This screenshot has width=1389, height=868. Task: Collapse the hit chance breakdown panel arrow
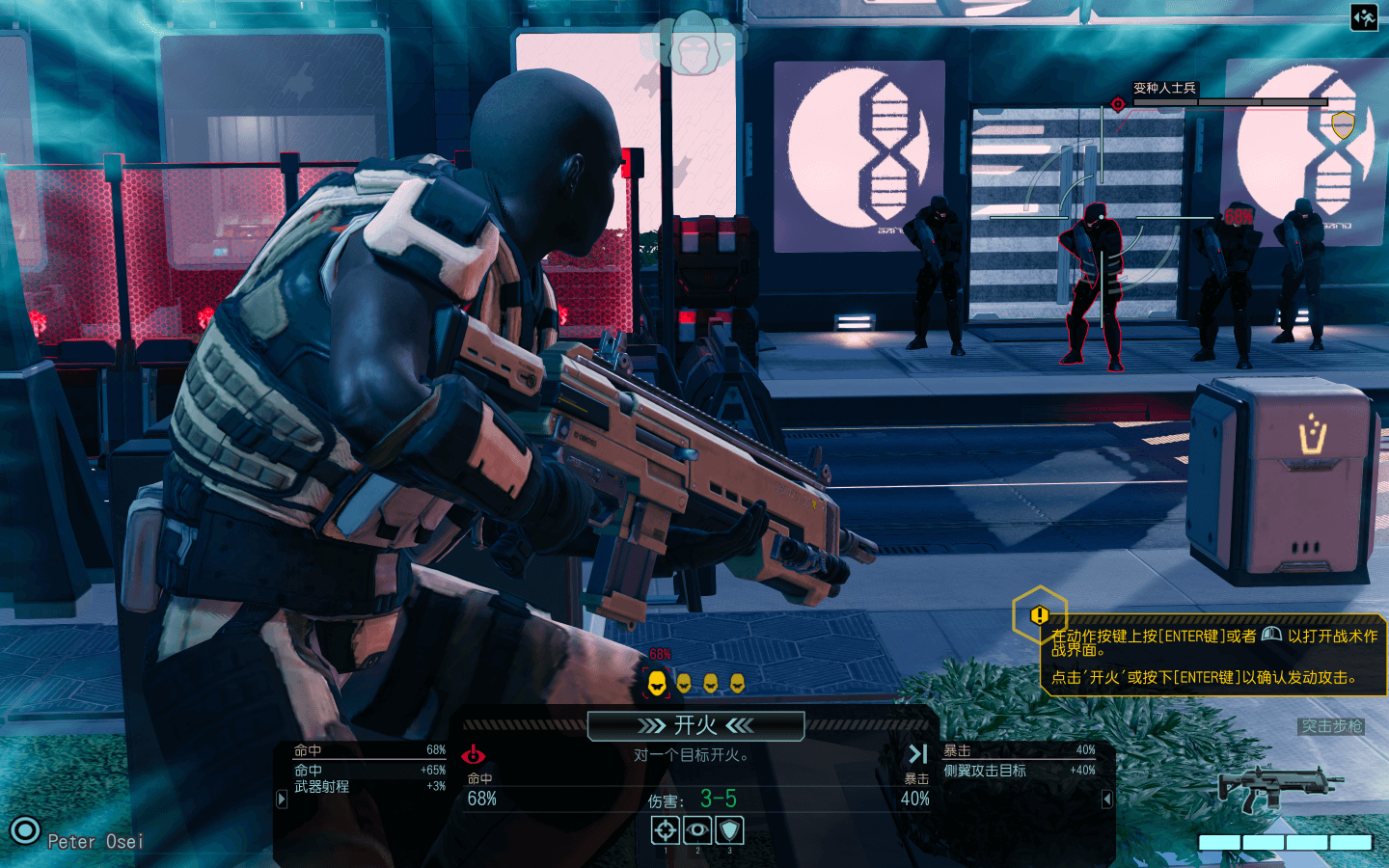282,799
